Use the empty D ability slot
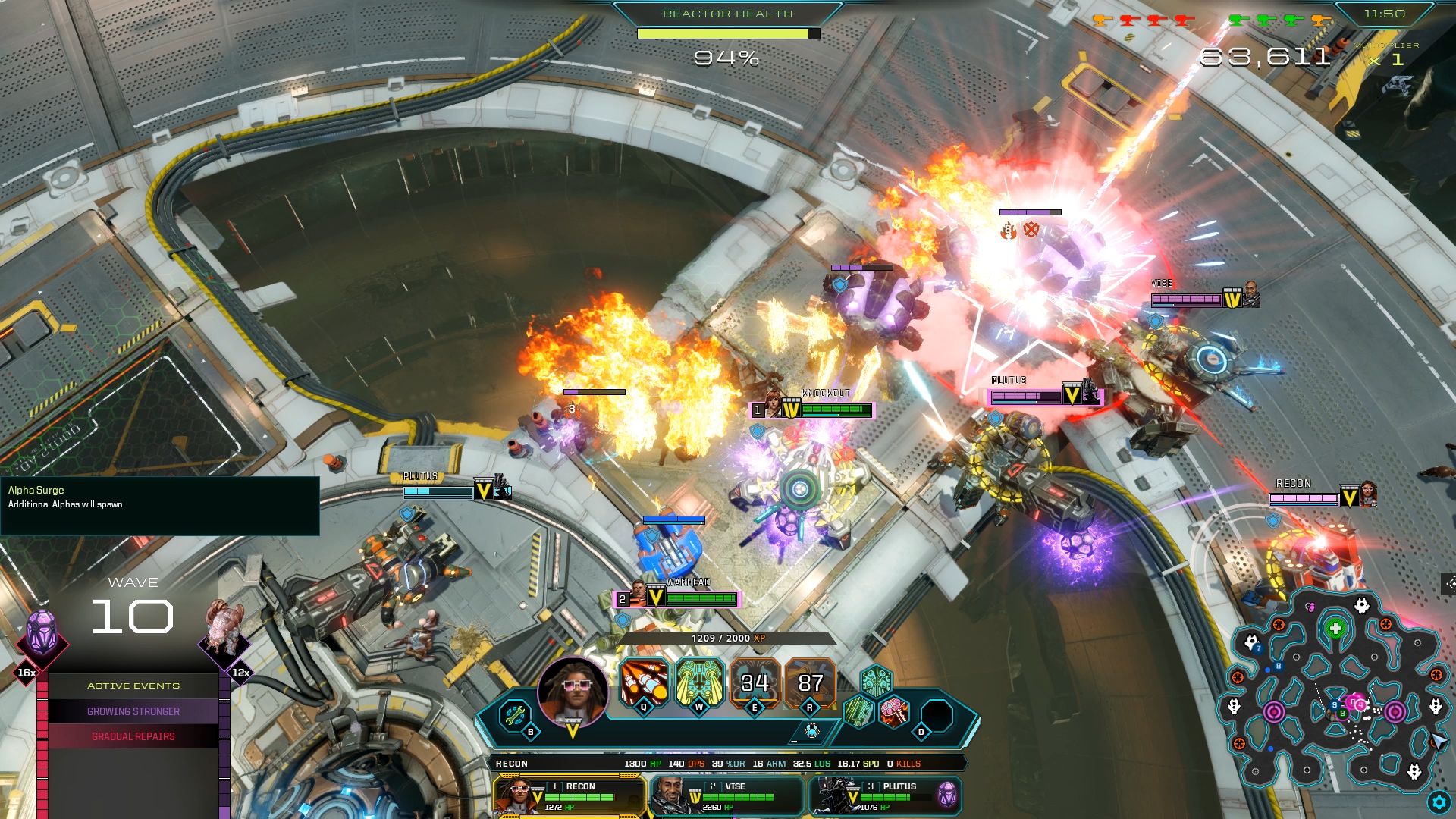The width and height of the screenshot is (1456, 819). point(937,715)
